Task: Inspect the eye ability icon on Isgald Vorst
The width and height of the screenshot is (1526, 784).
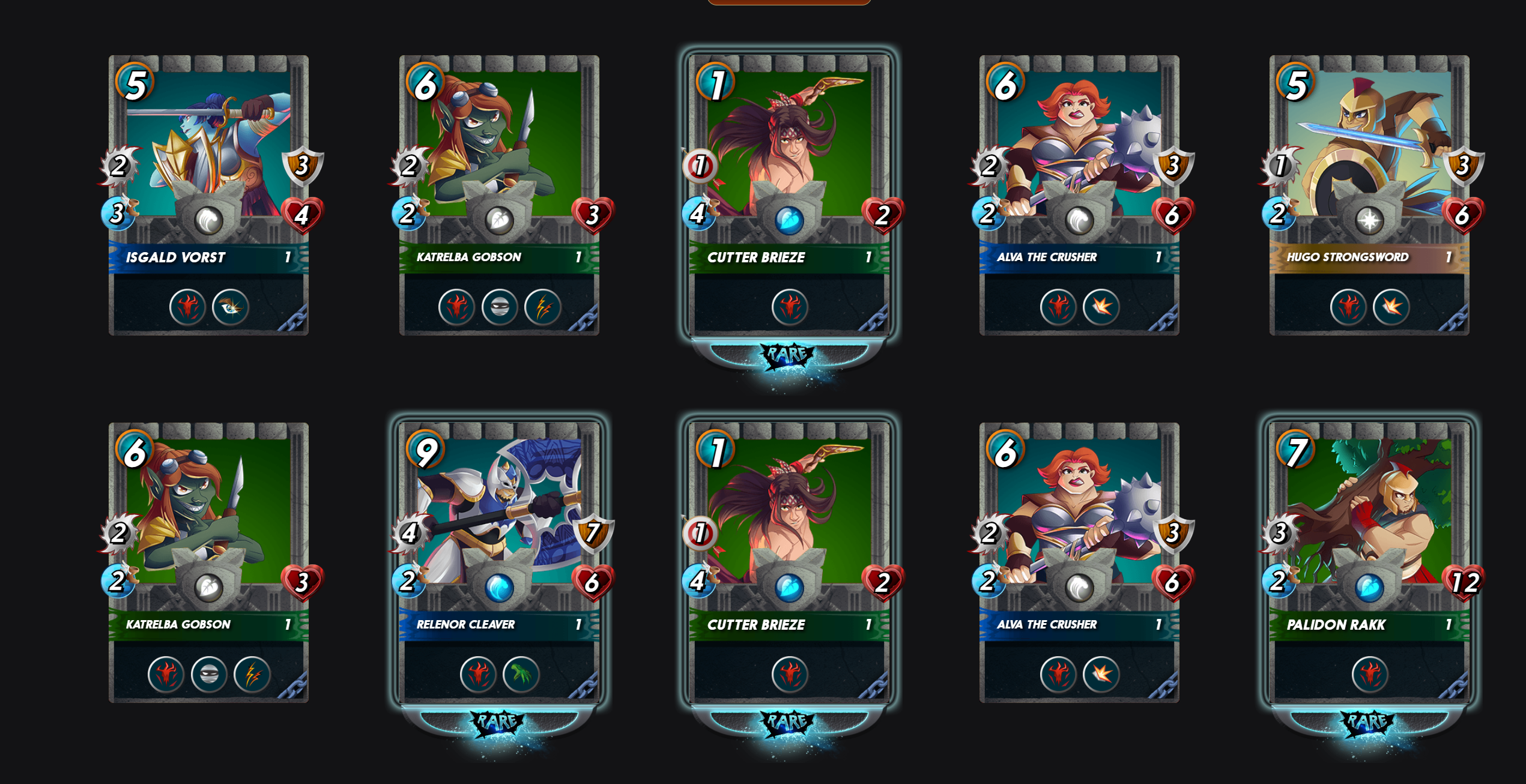Action: (x=230, y=307)
